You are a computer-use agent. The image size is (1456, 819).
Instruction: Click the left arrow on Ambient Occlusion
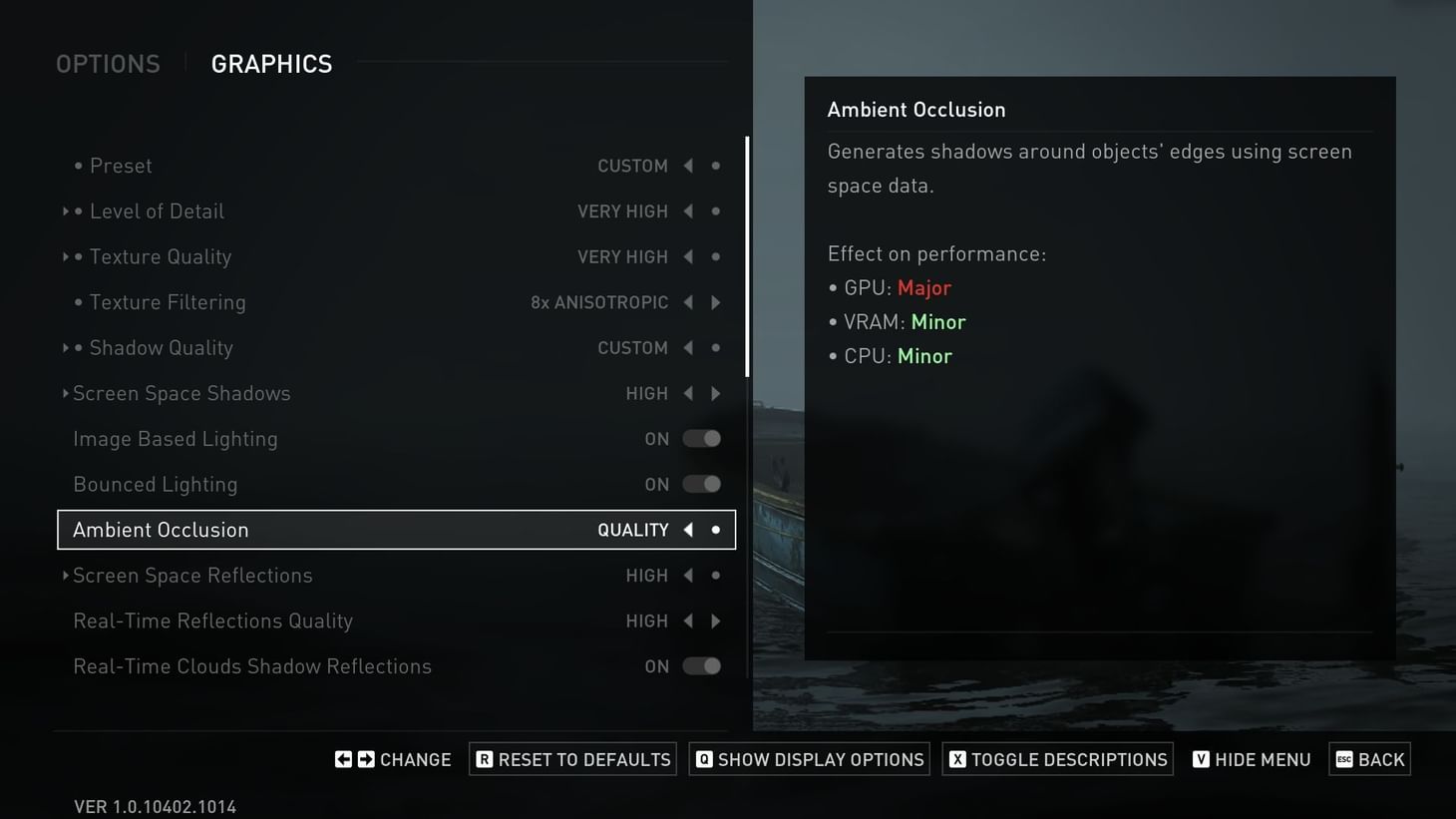tap(688, 530)
